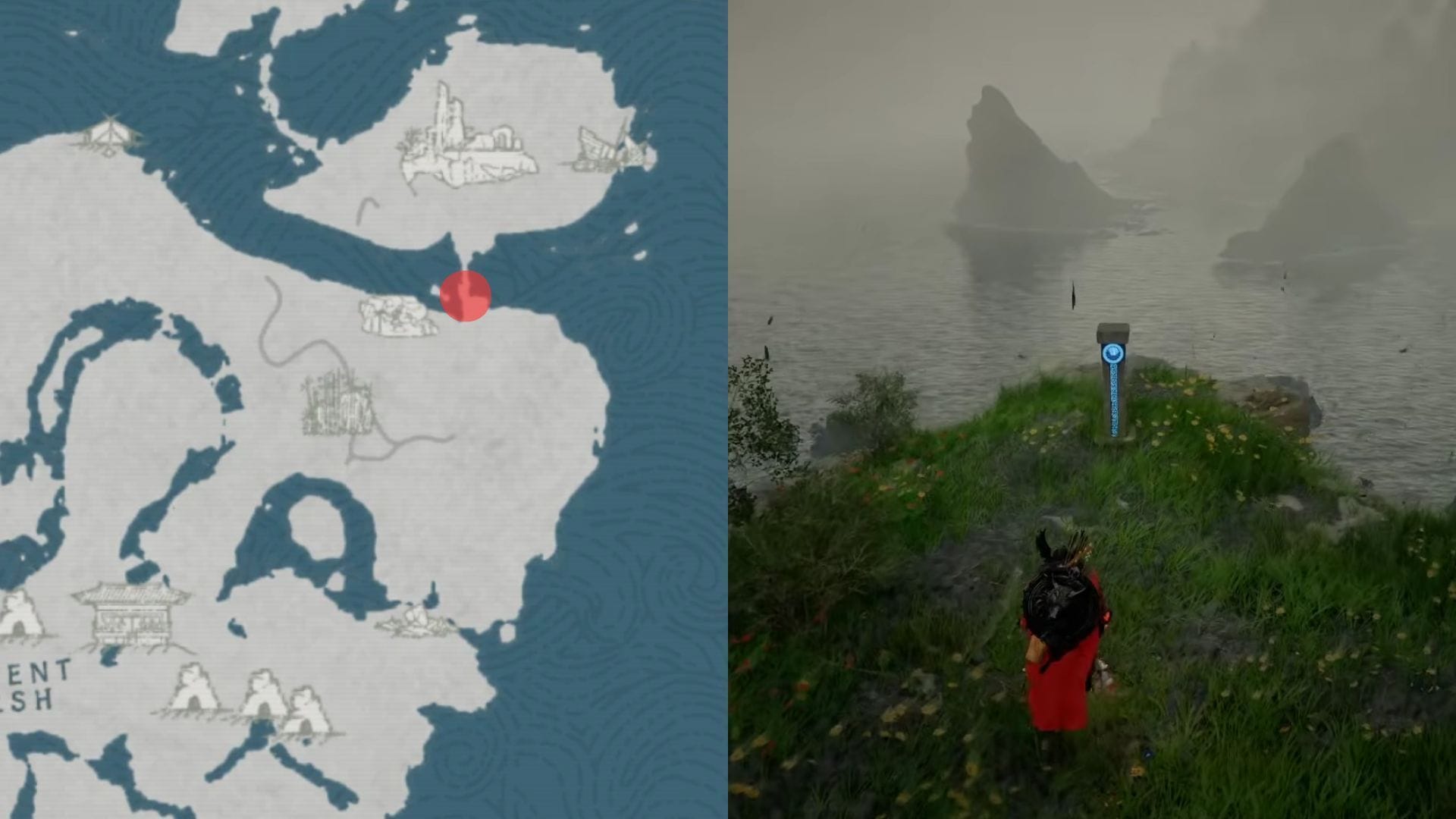Click the rock formation icon beside the red marker

pyautogui.click(x=397, y=317)
